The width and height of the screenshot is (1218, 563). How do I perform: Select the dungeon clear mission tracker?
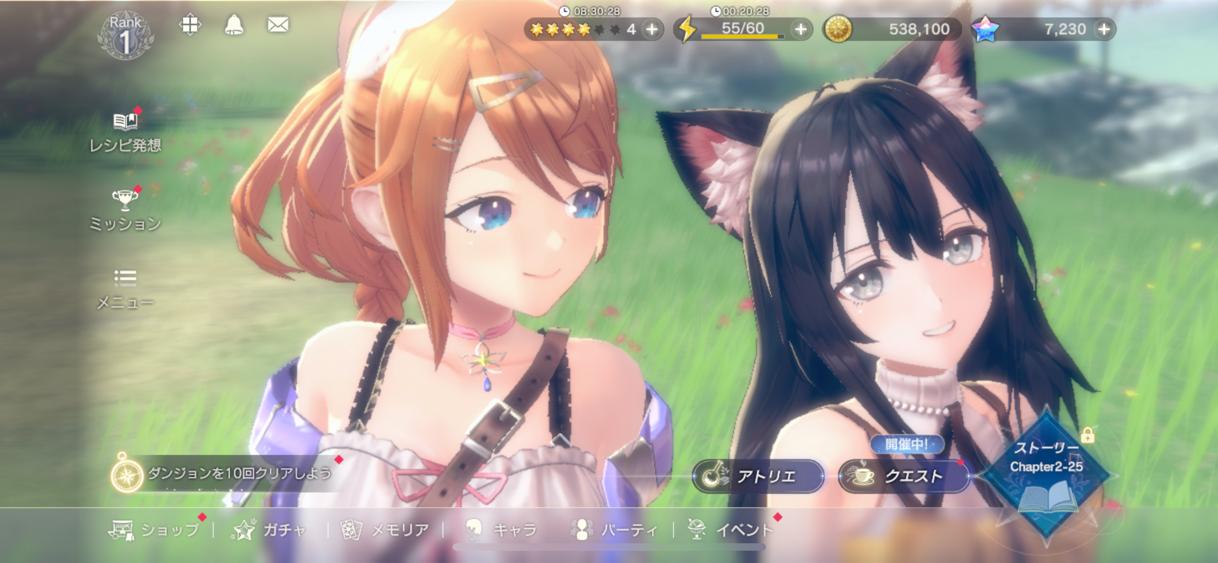click(225, 473)
